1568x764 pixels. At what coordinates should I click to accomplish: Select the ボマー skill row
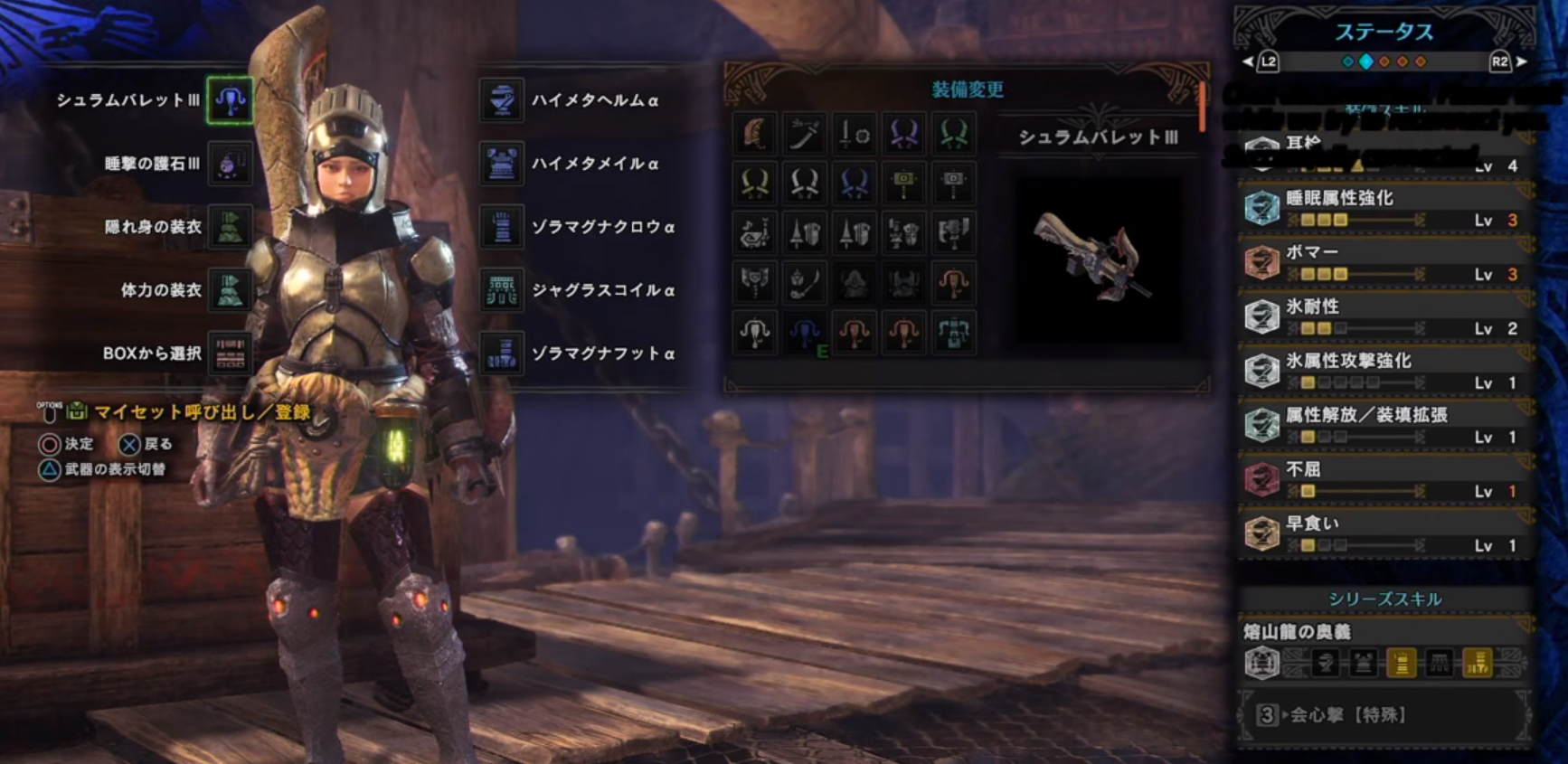point(1385,262)
